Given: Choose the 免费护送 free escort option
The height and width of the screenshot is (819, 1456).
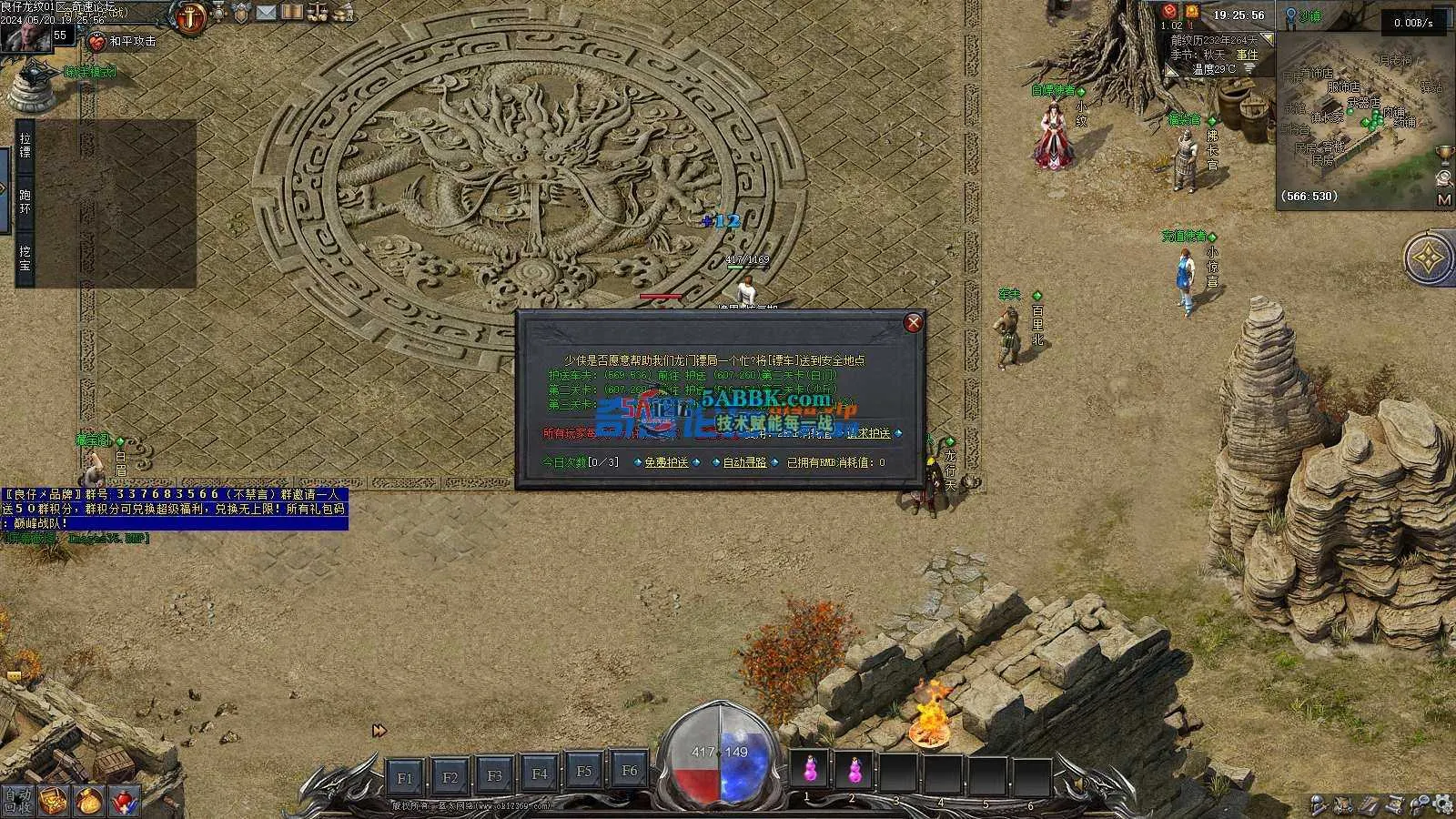Looking at the screenshot, I should pos(666,462).
